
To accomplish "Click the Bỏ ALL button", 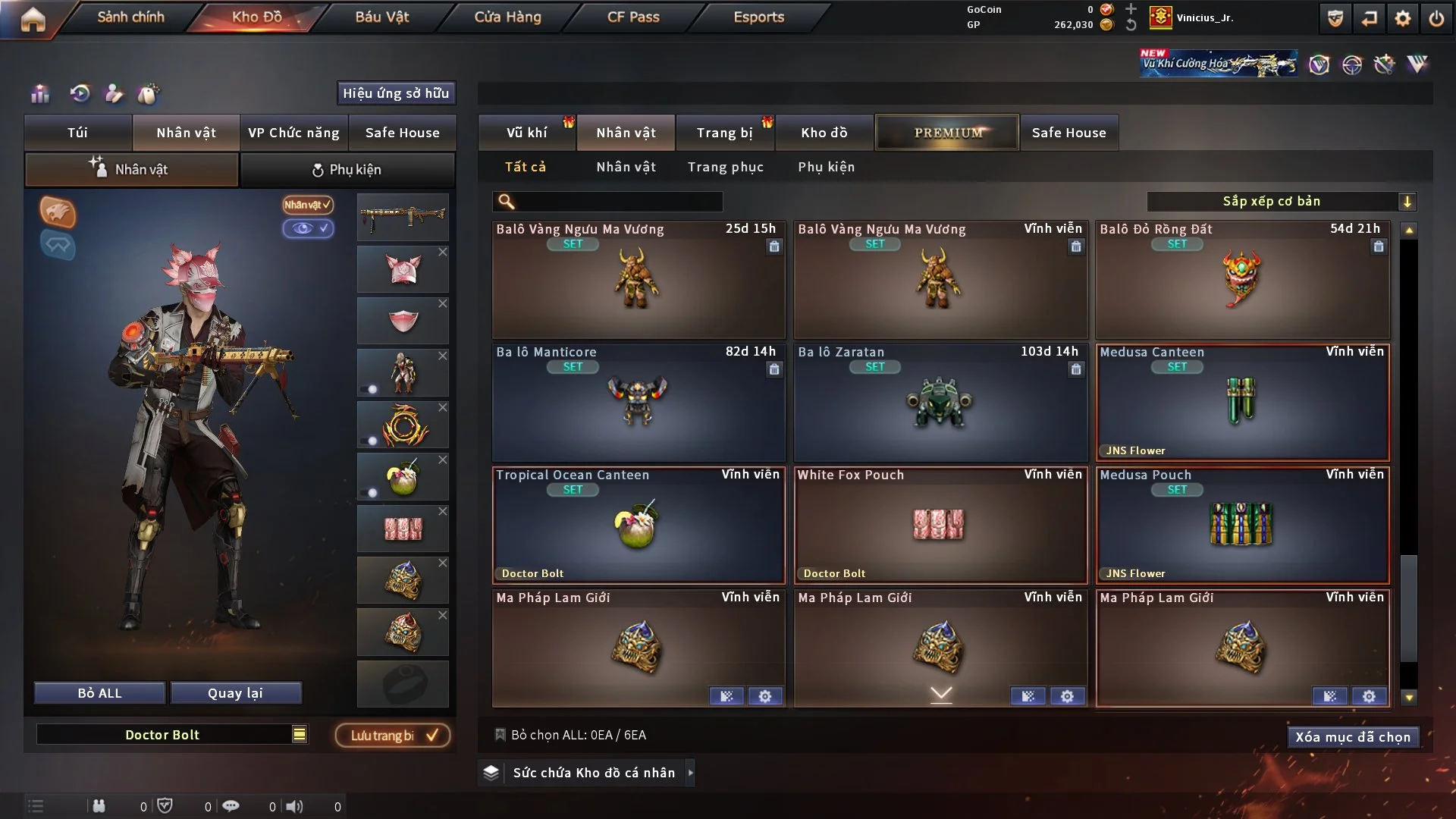I will tap(99, 693).
